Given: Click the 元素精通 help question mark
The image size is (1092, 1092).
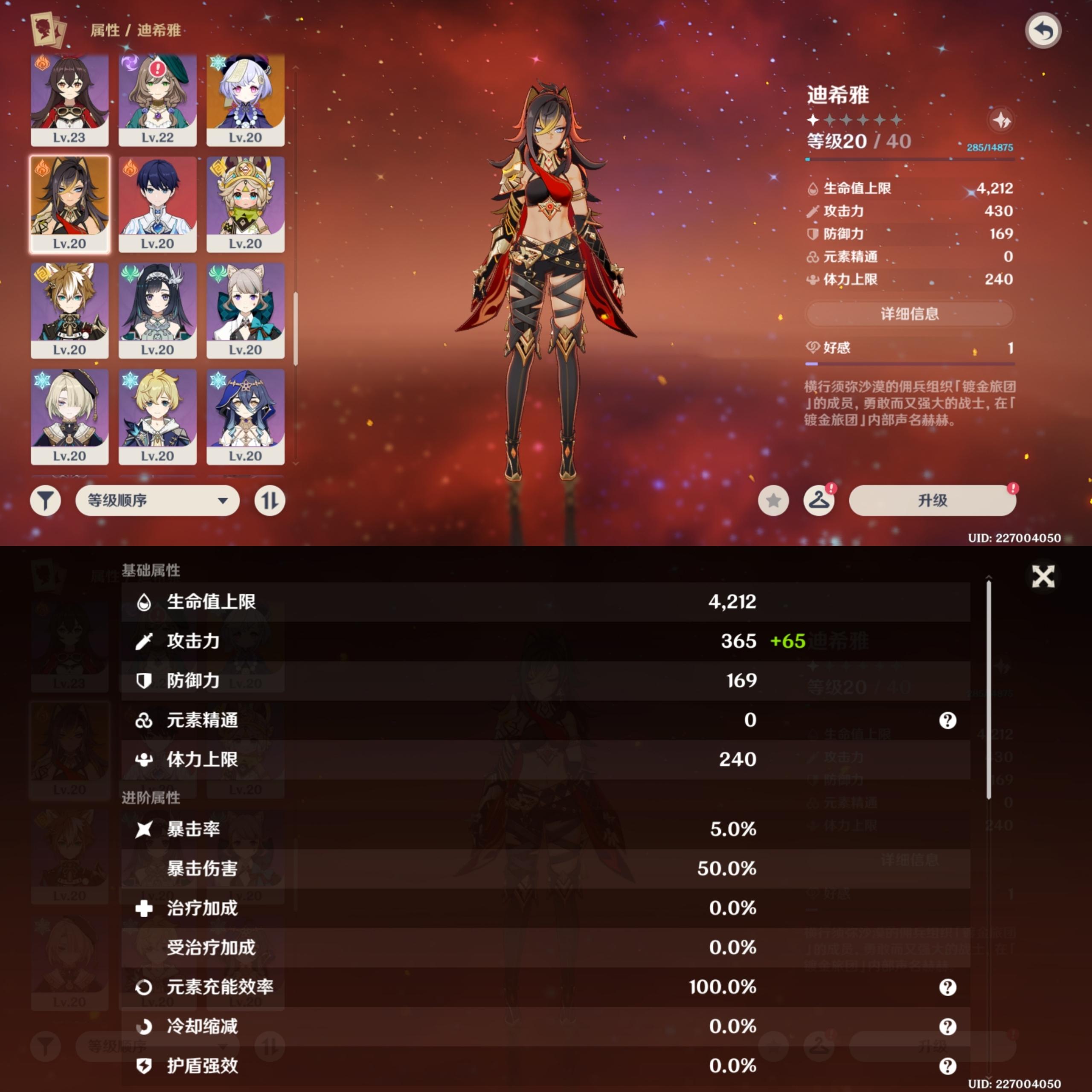Looking at the screenshot, I should pyautogui.click(x=947, y=720).
